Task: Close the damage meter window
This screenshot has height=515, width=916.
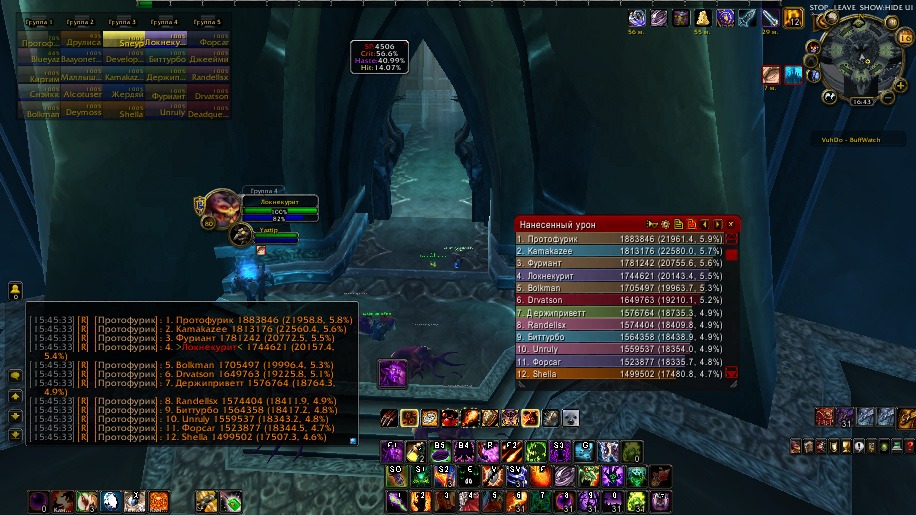Action: (731, 224)
